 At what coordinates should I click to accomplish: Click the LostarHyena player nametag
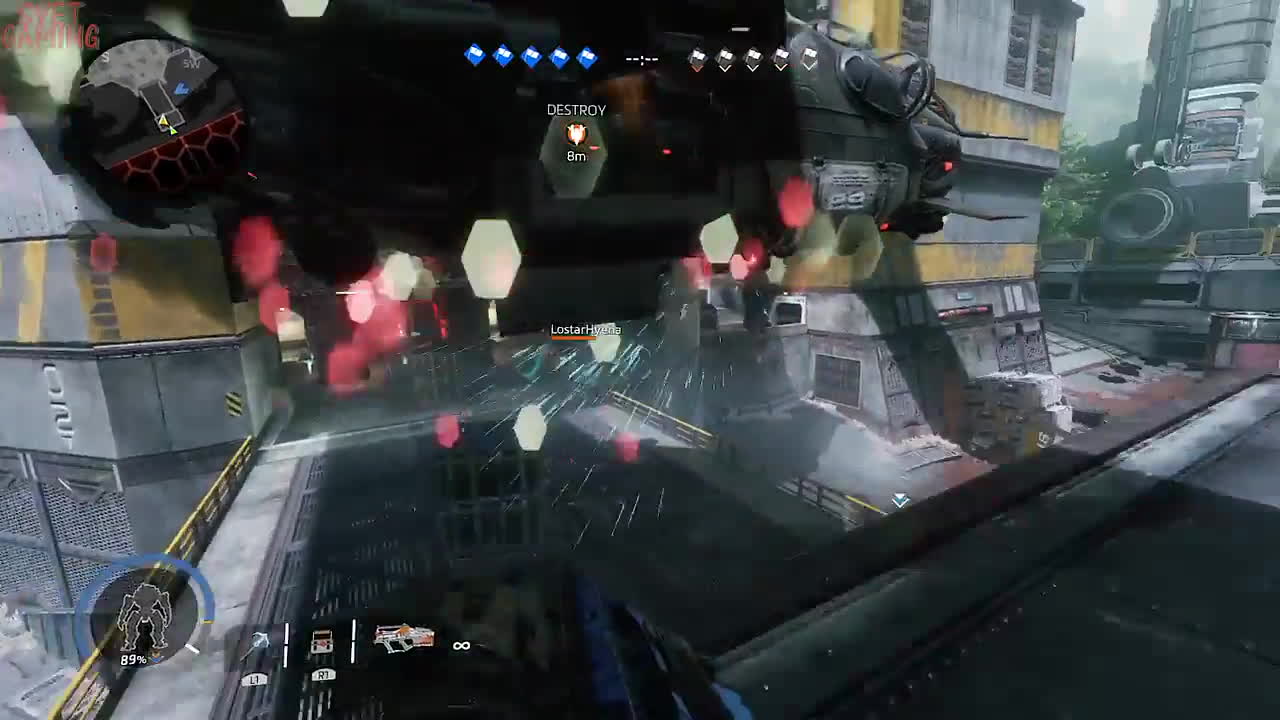[x=586, y=327]
